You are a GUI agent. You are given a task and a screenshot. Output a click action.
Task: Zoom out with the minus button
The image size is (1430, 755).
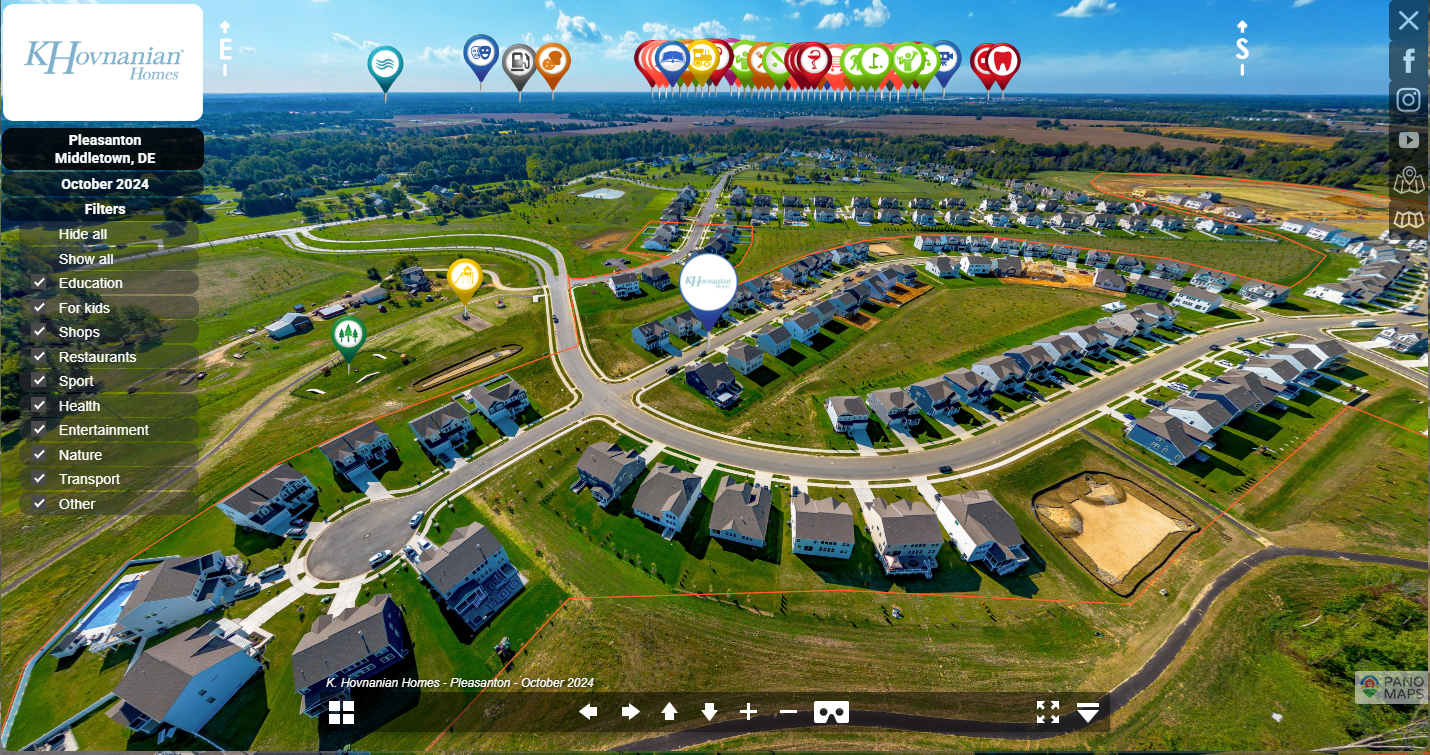pyautogui.click(x=788, y=712)
